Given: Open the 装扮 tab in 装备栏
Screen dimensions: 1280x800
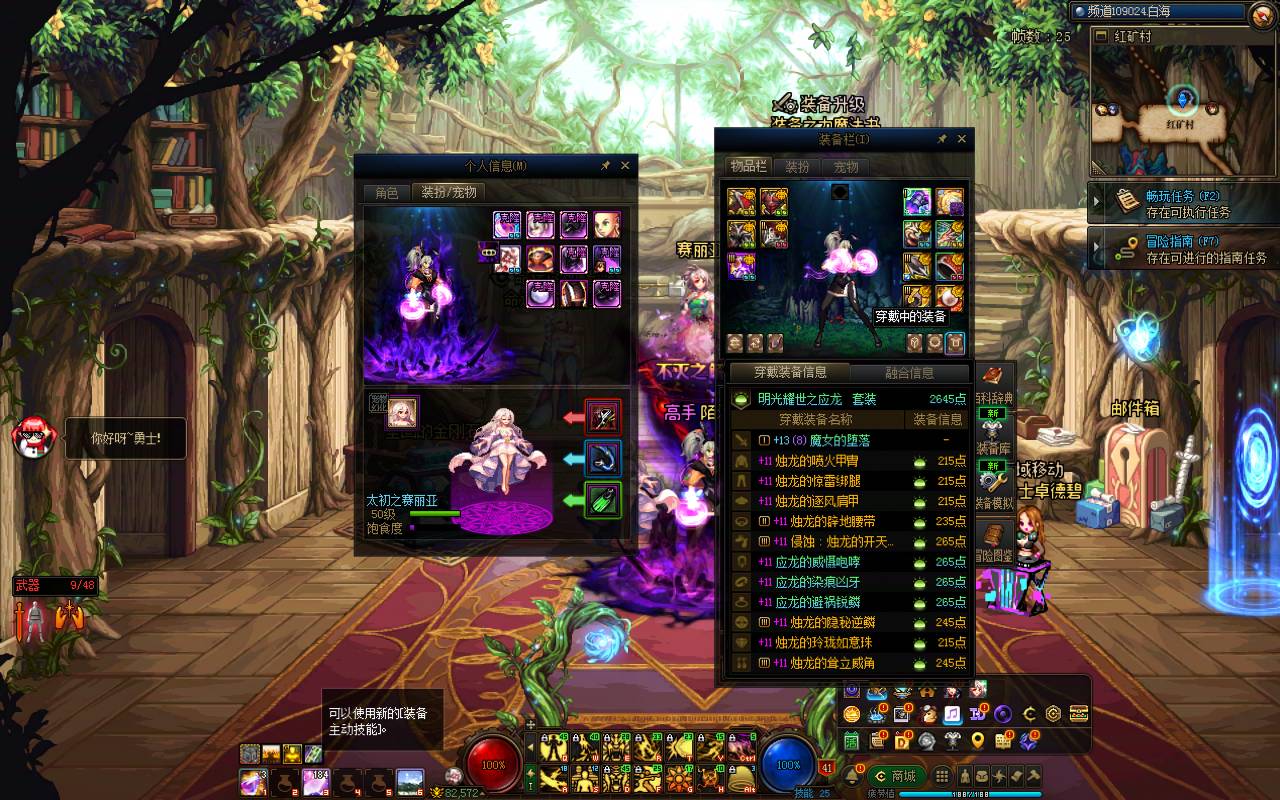Looking at the screenshot, I should 797,167.
